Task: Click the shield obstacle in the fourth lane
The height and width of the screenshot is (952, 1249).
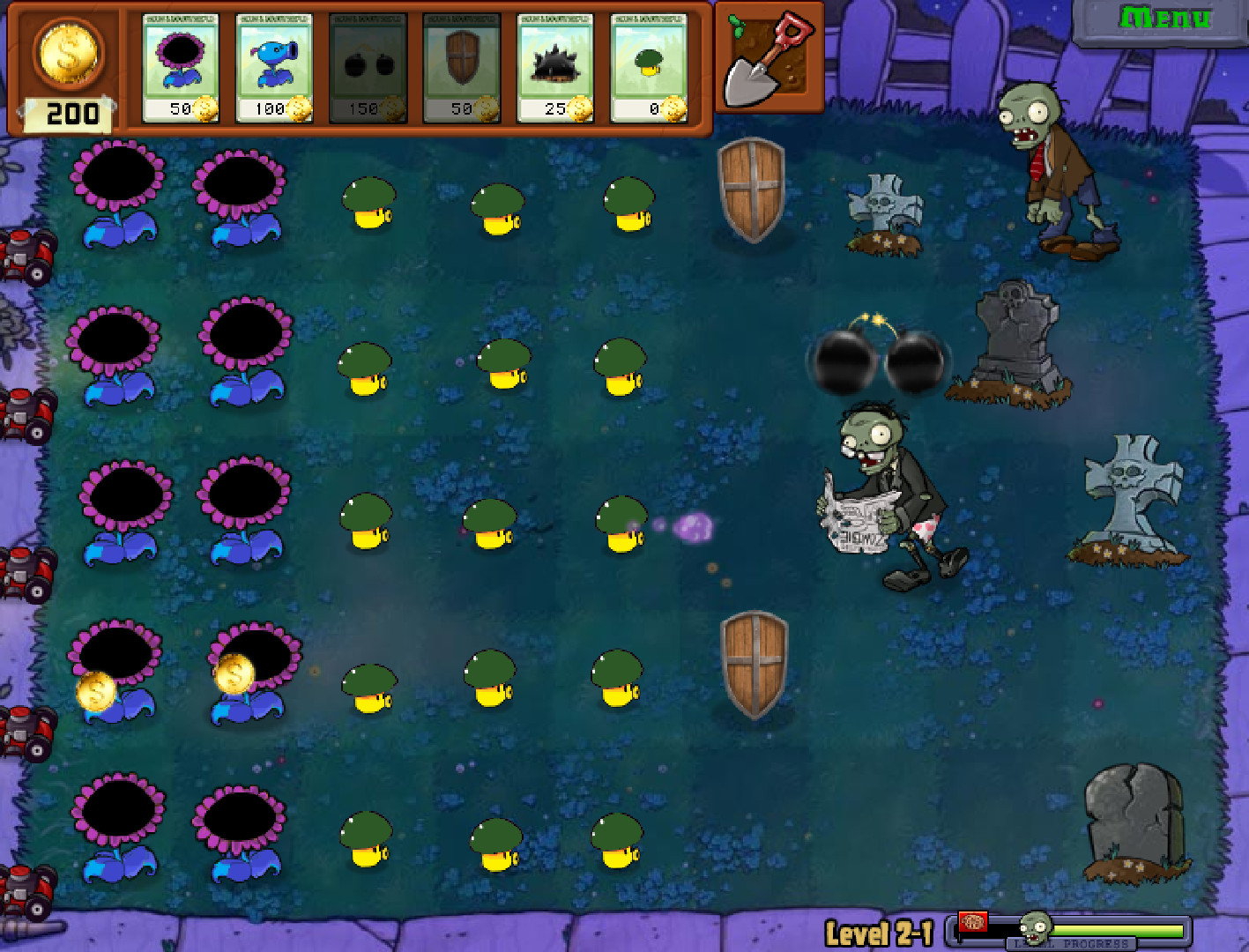Action: click(753, 666)
